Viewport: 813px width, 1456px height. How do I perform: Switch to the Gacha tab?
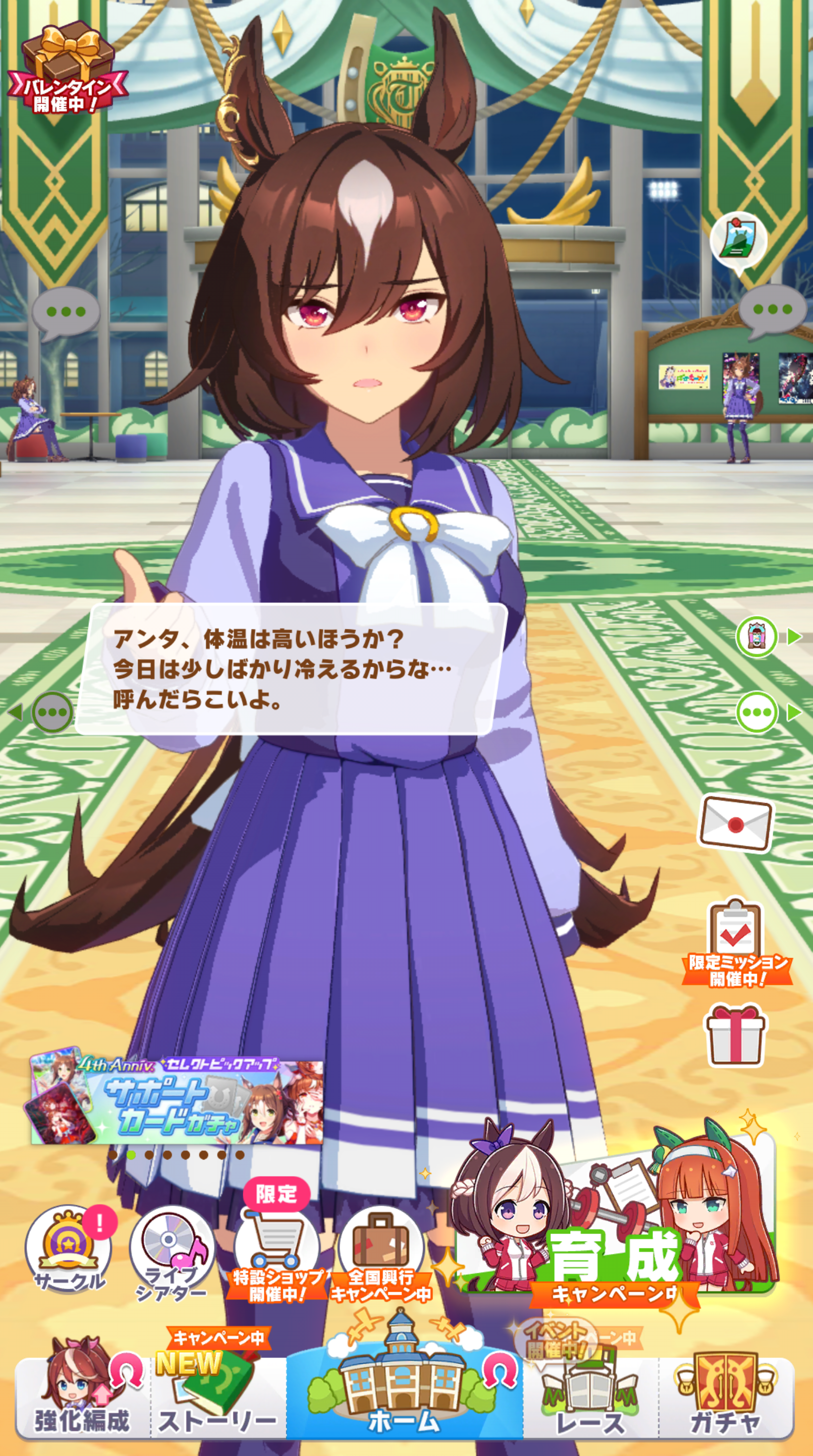pyautogui.click(x=726, y=1396)
